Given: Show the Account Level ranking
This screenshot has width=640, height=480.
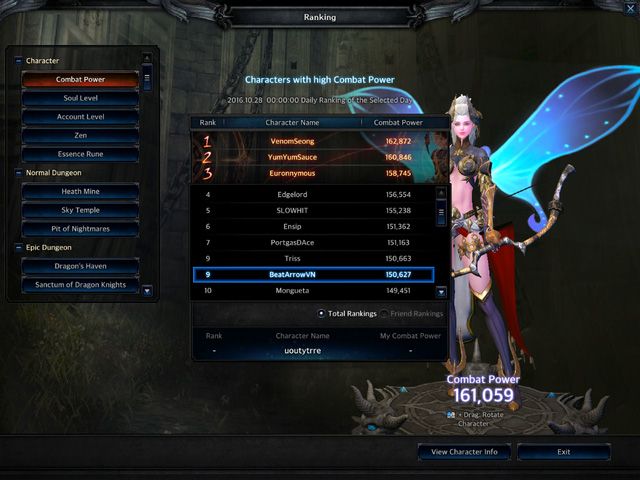Looking at the screenshot, I should click(80, 117).
